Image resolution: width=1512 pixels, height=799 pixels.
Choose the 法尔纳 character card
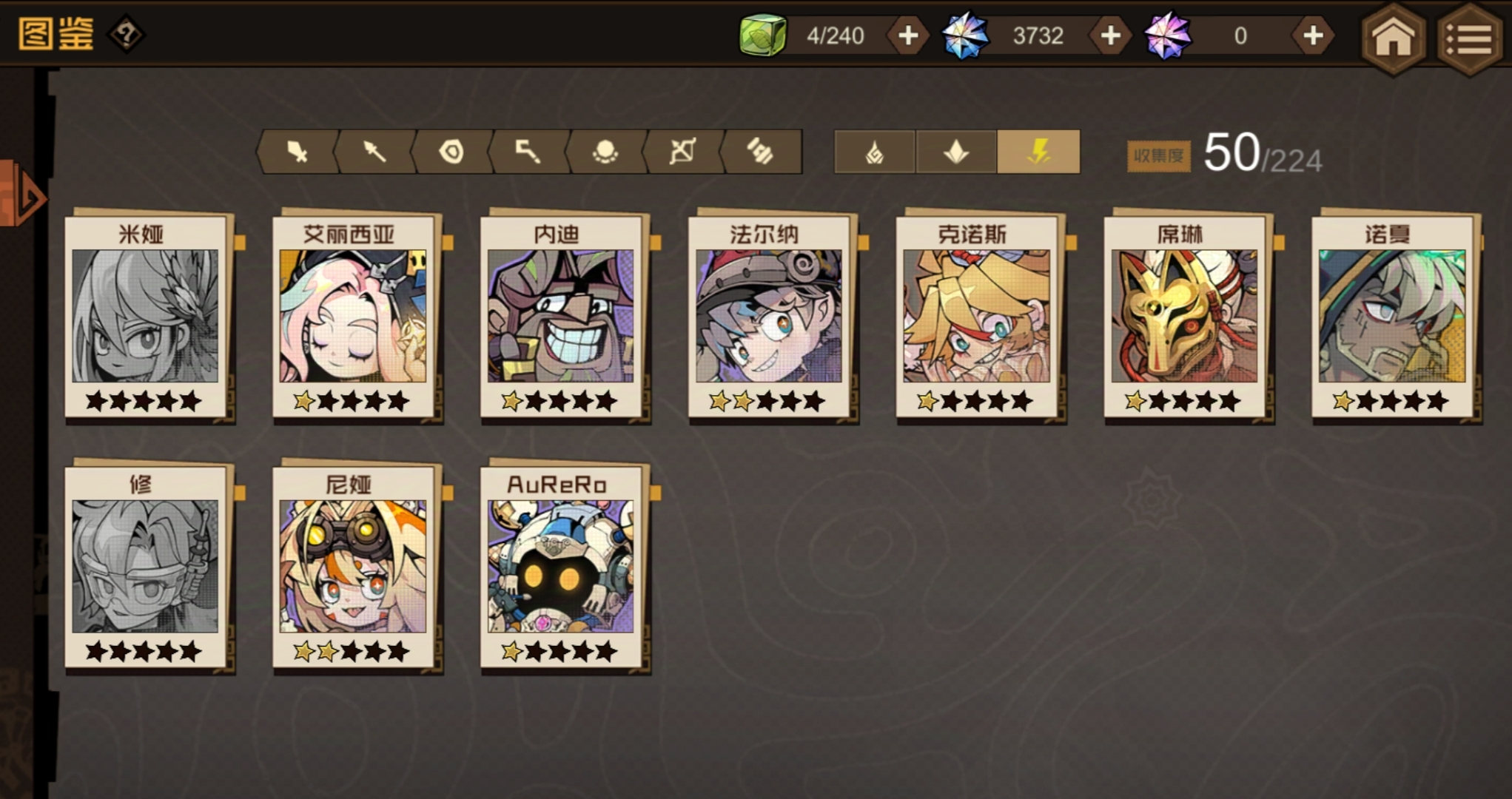click(769, 317)
